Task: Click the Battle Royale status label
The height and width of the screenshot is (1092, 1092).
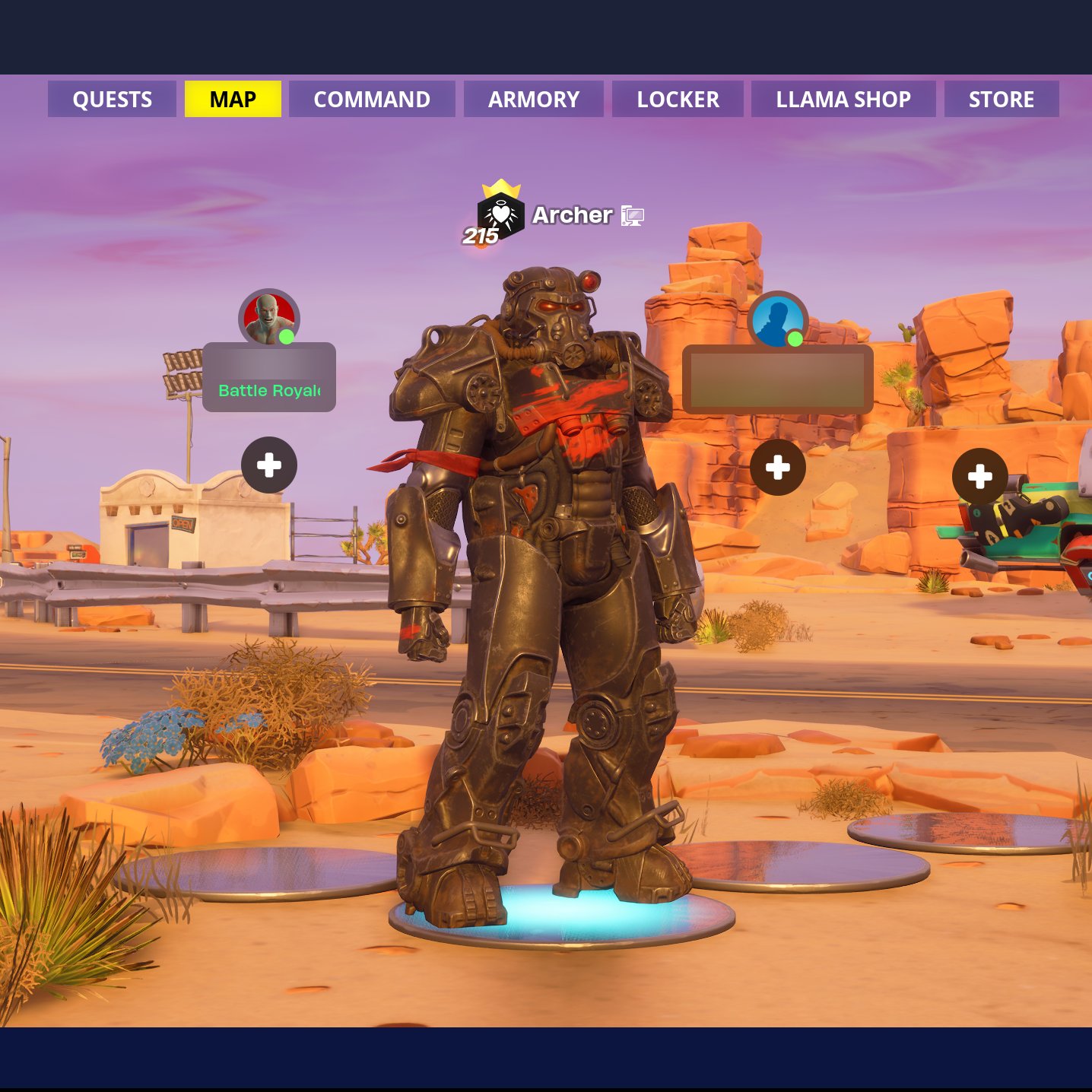Action: click(269, 390)
